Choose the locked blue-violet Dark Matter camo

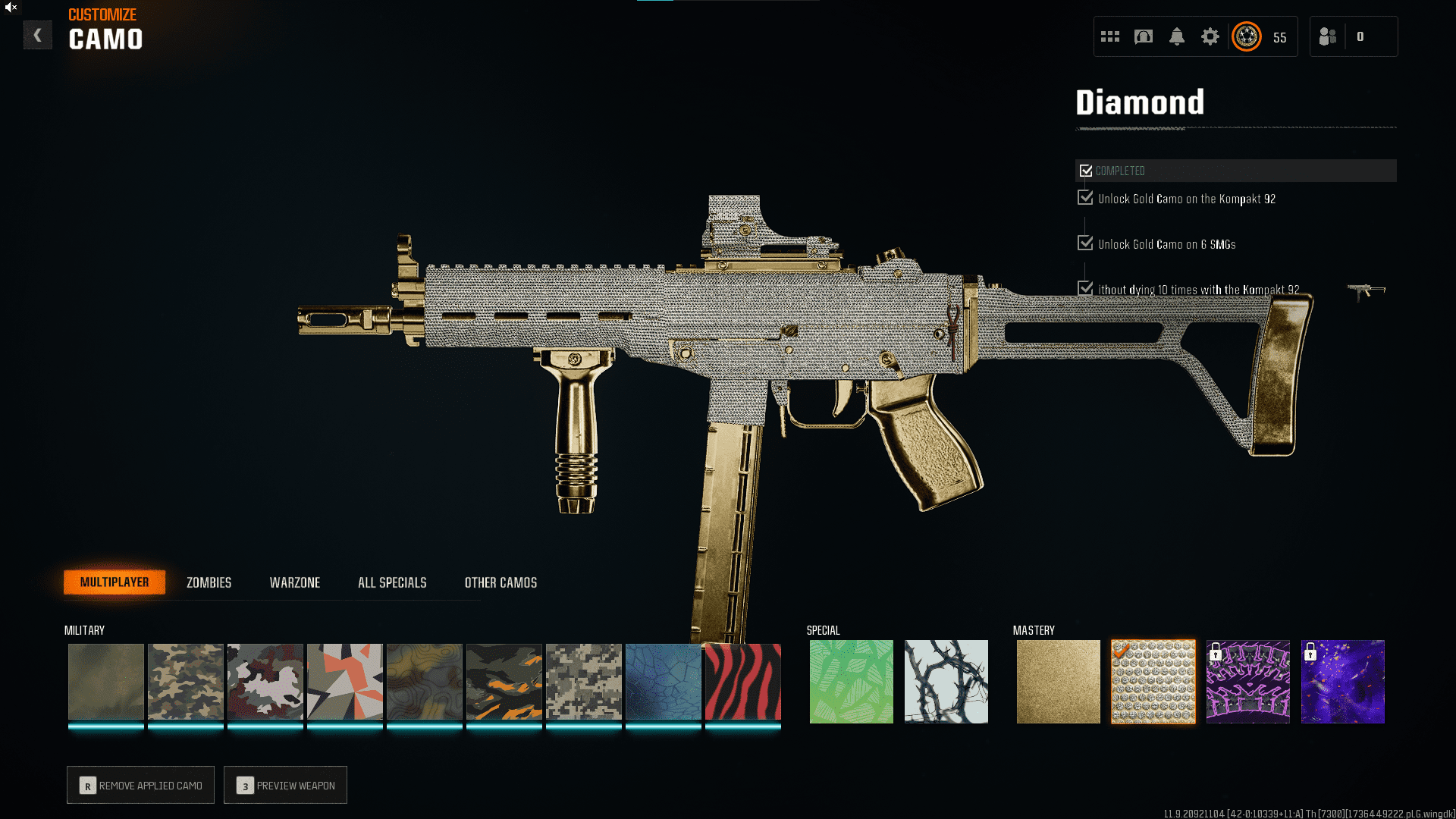[x=1342, y=681]
